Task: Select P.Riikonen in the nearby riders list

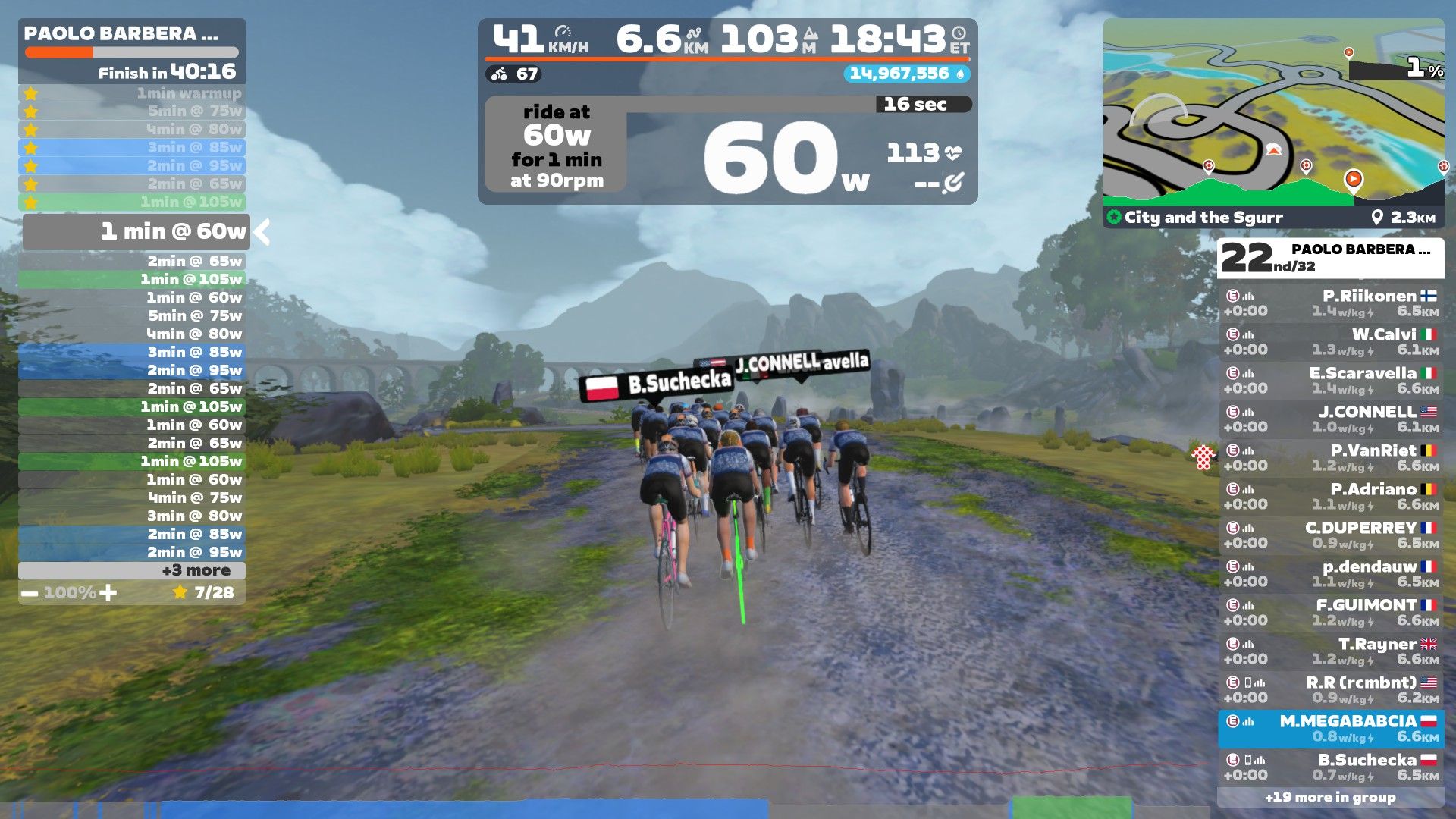Action: [1331, 303]
